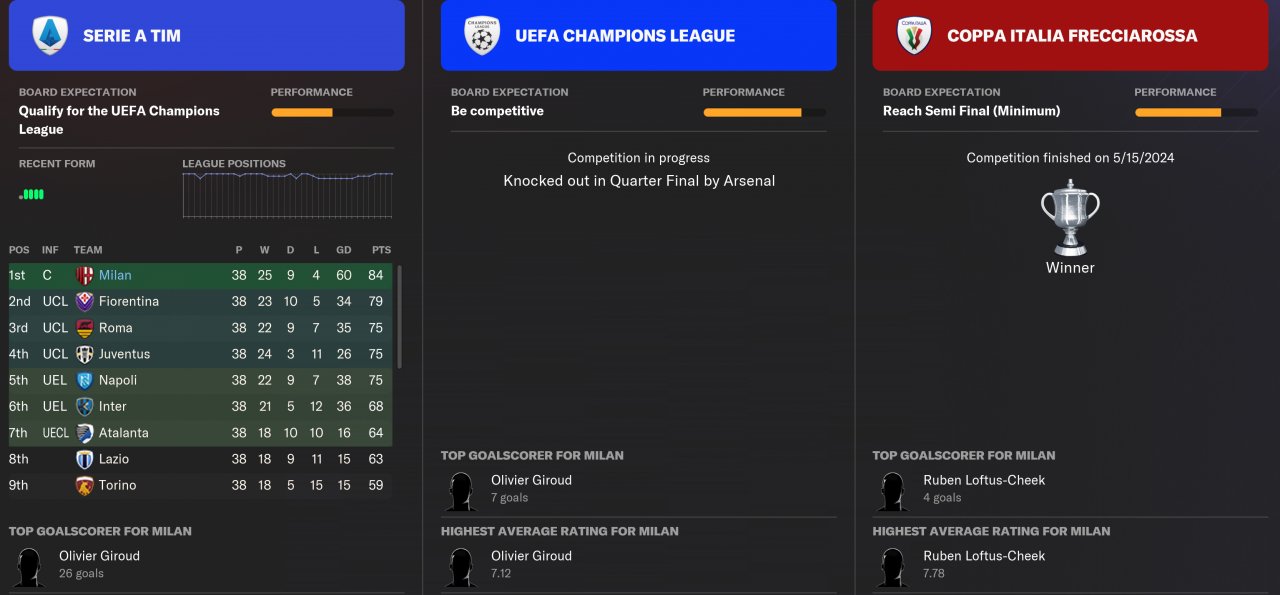The width and height of the screenshot is (1280, 595).
Task: Open Fiorentina's team row
Action: coord(128,301)
